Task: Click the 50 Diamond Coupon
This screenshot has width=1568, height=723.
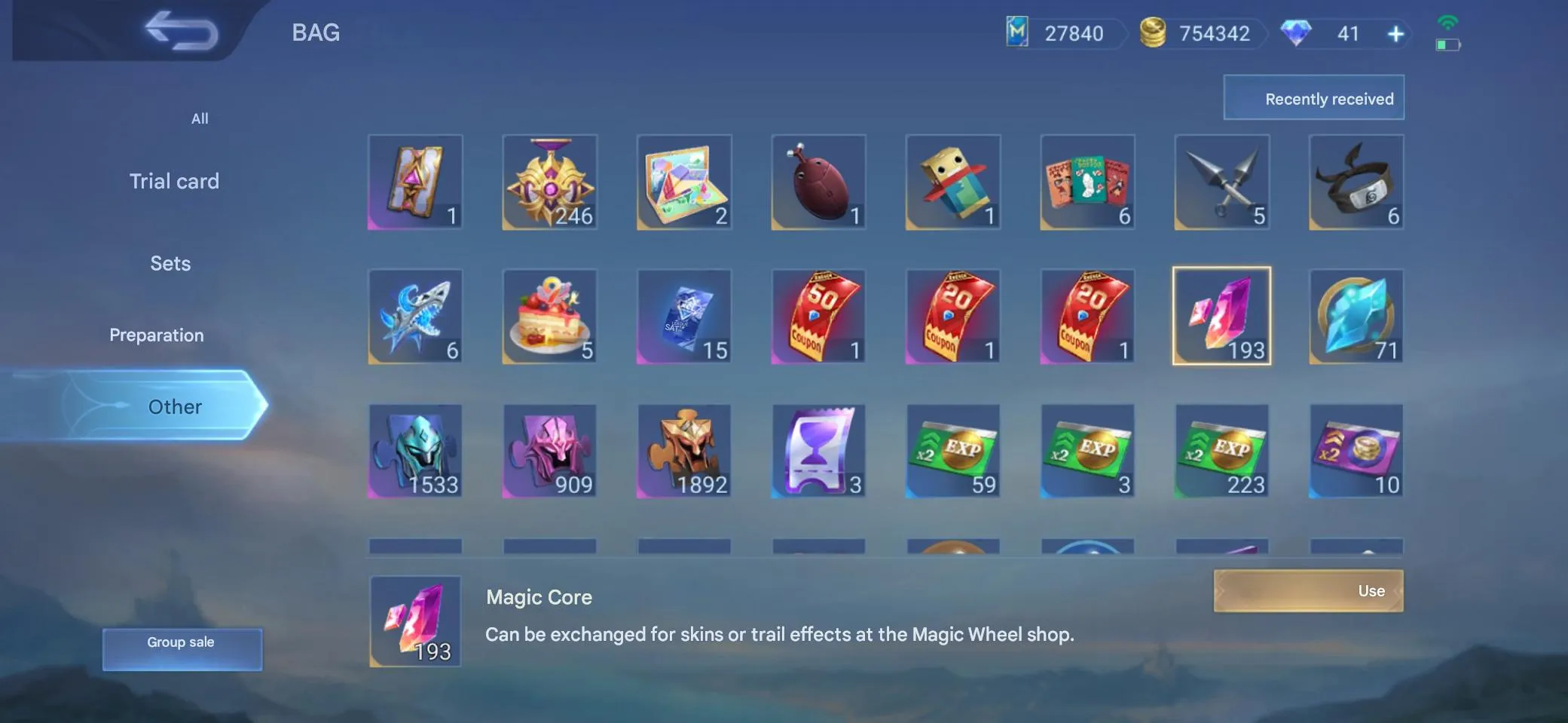Action: pos(818,317)
